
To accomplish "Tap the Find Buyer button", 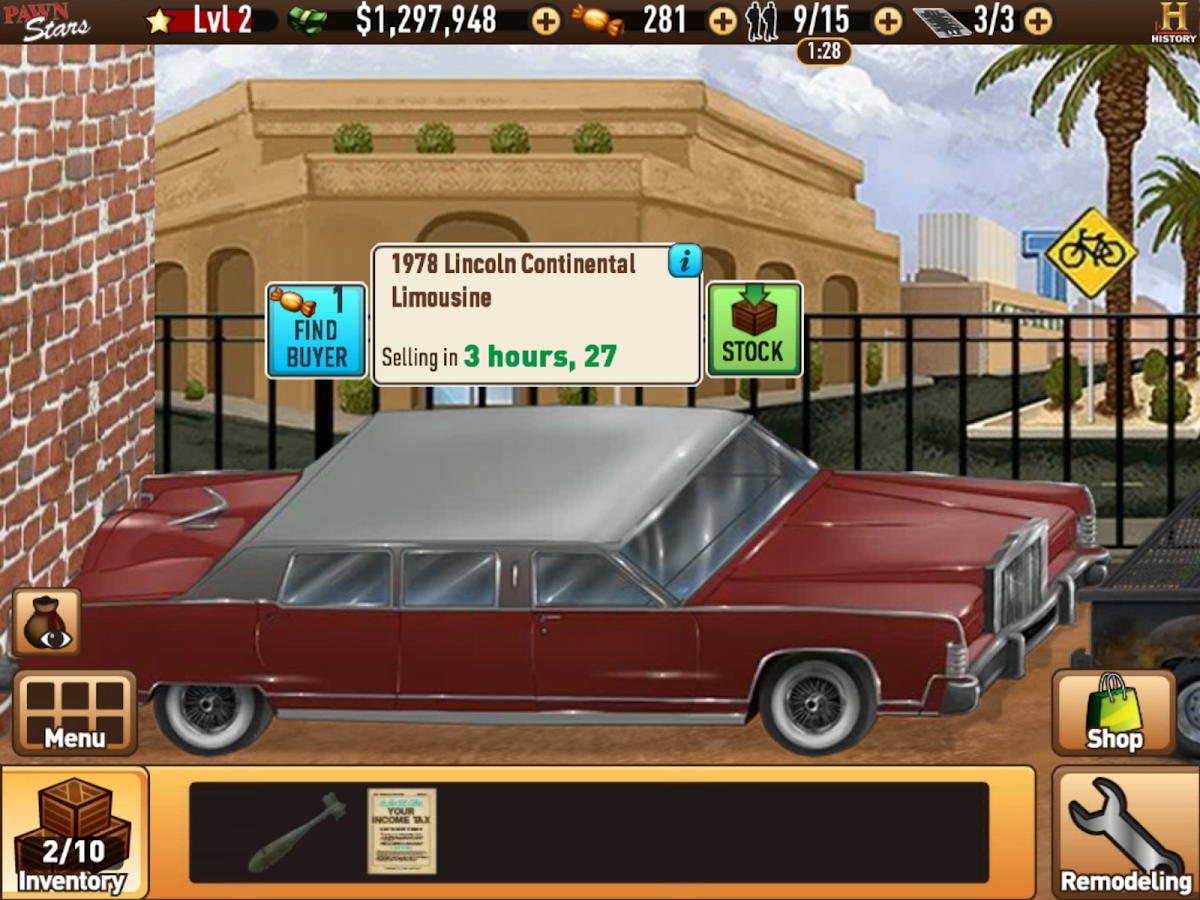I will tap(316, 330).
